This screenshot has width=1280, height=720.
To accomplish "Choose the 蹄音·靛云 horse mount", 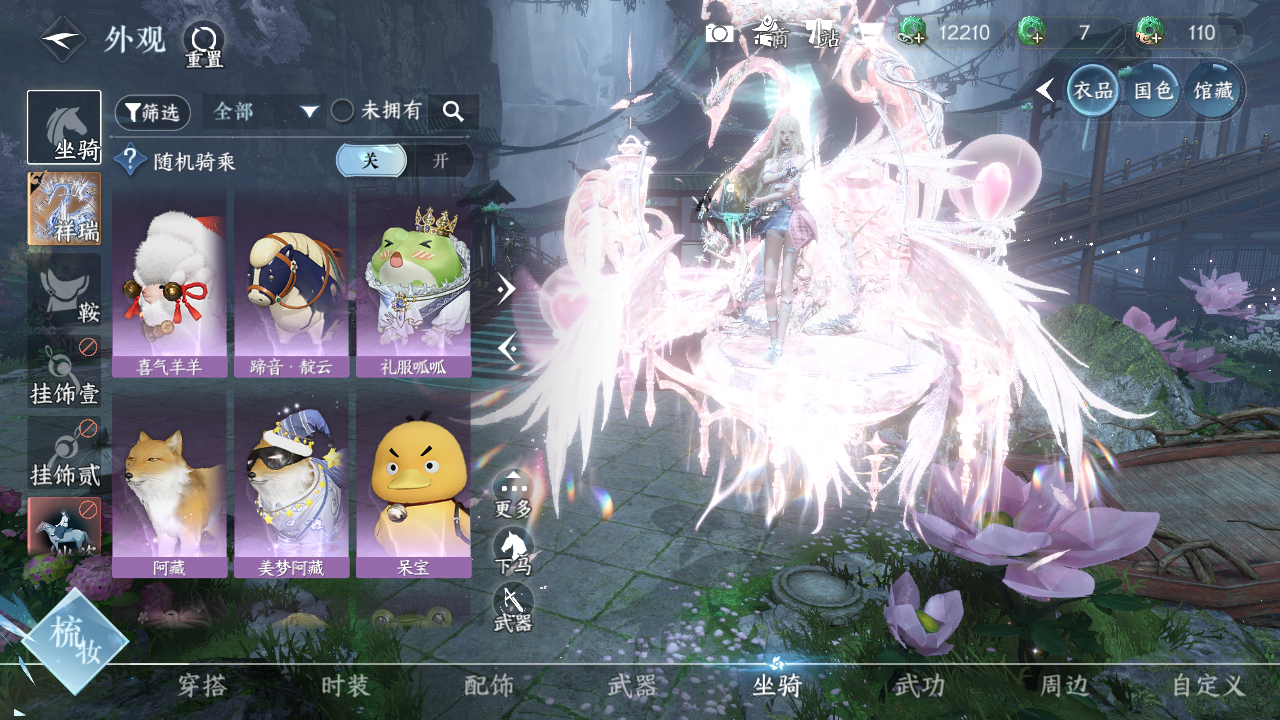I will point(291,286).
